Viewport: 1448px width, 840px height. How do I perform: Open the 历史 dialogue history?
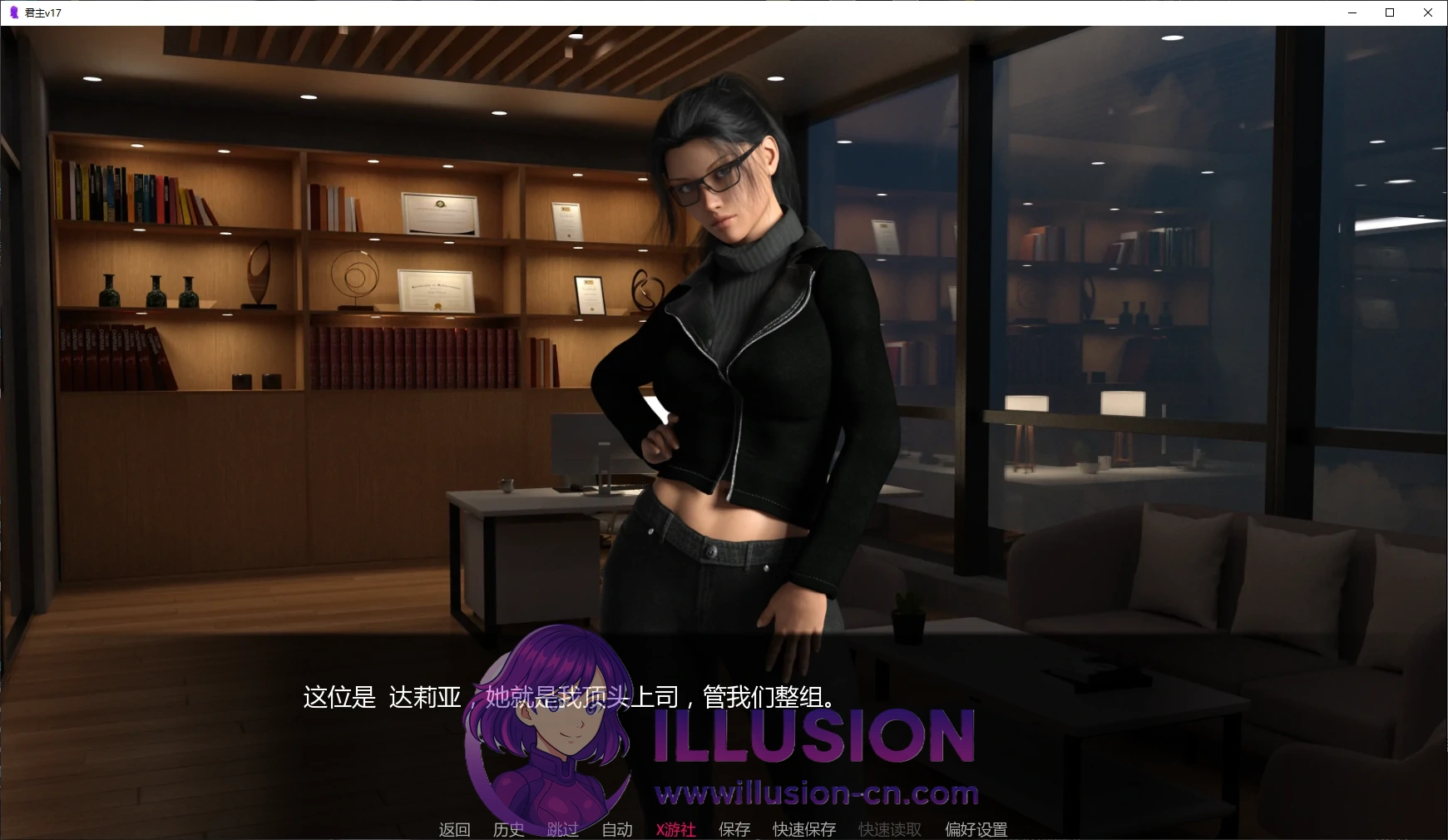[507, 828]
